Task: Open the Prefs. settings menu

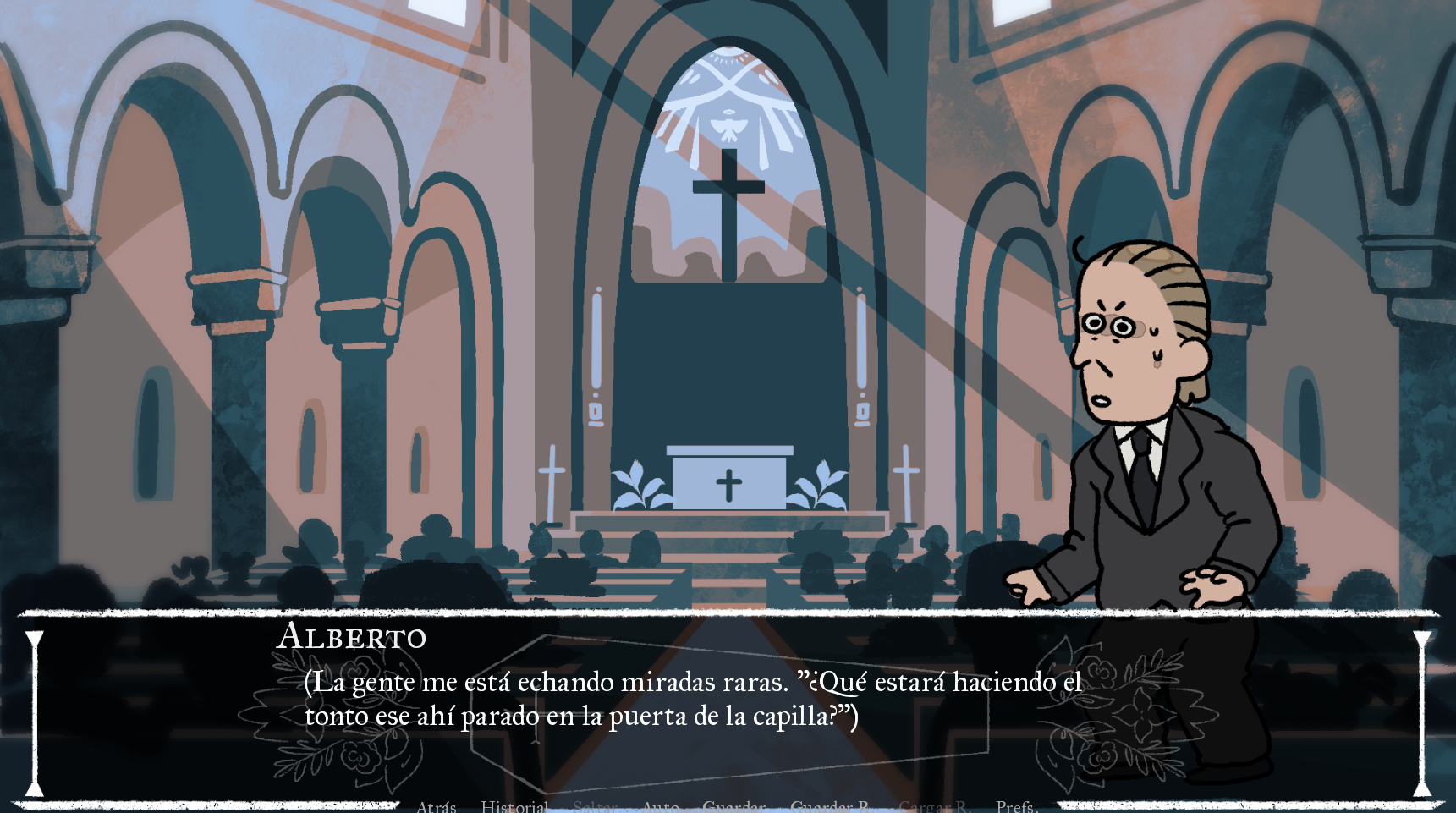Action: point(1015,806)
